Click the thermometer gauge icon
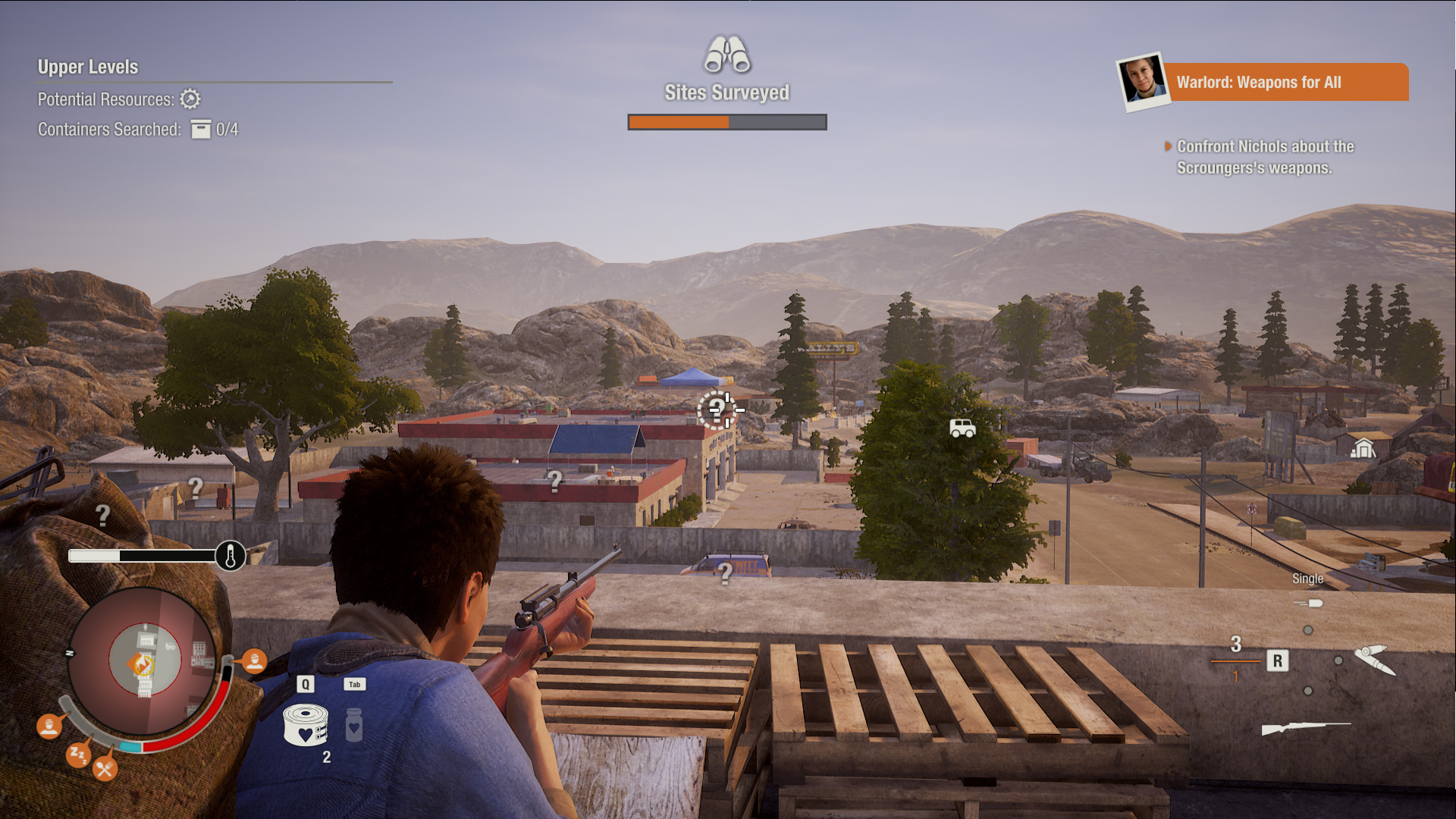The height and width of the screenshot is (819, 1456). pyautogui.click(x=231, y=556)
